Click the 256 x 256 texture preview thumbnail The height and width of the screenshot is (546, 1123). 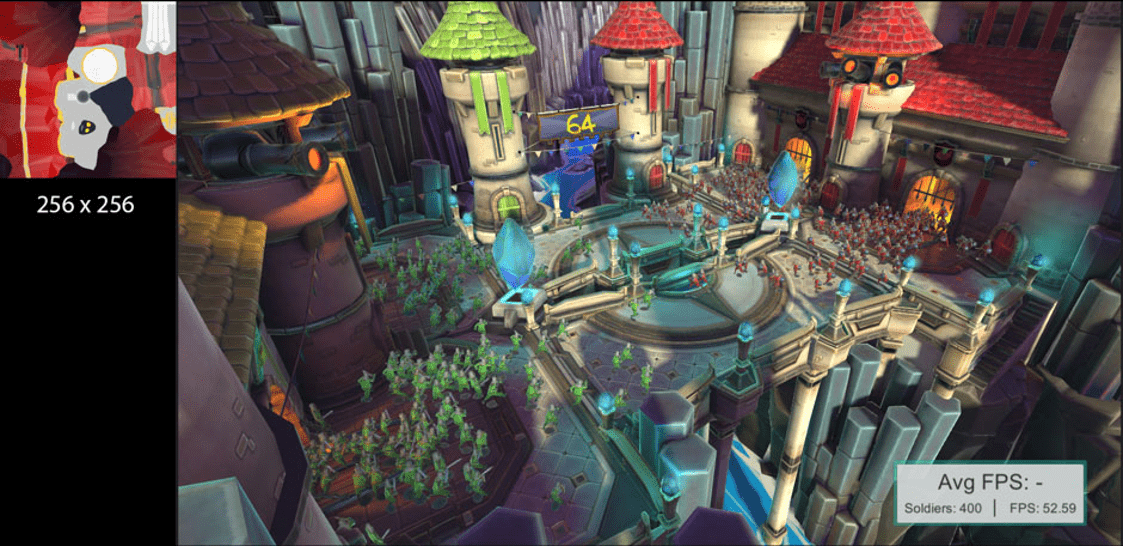click(88, 89)
